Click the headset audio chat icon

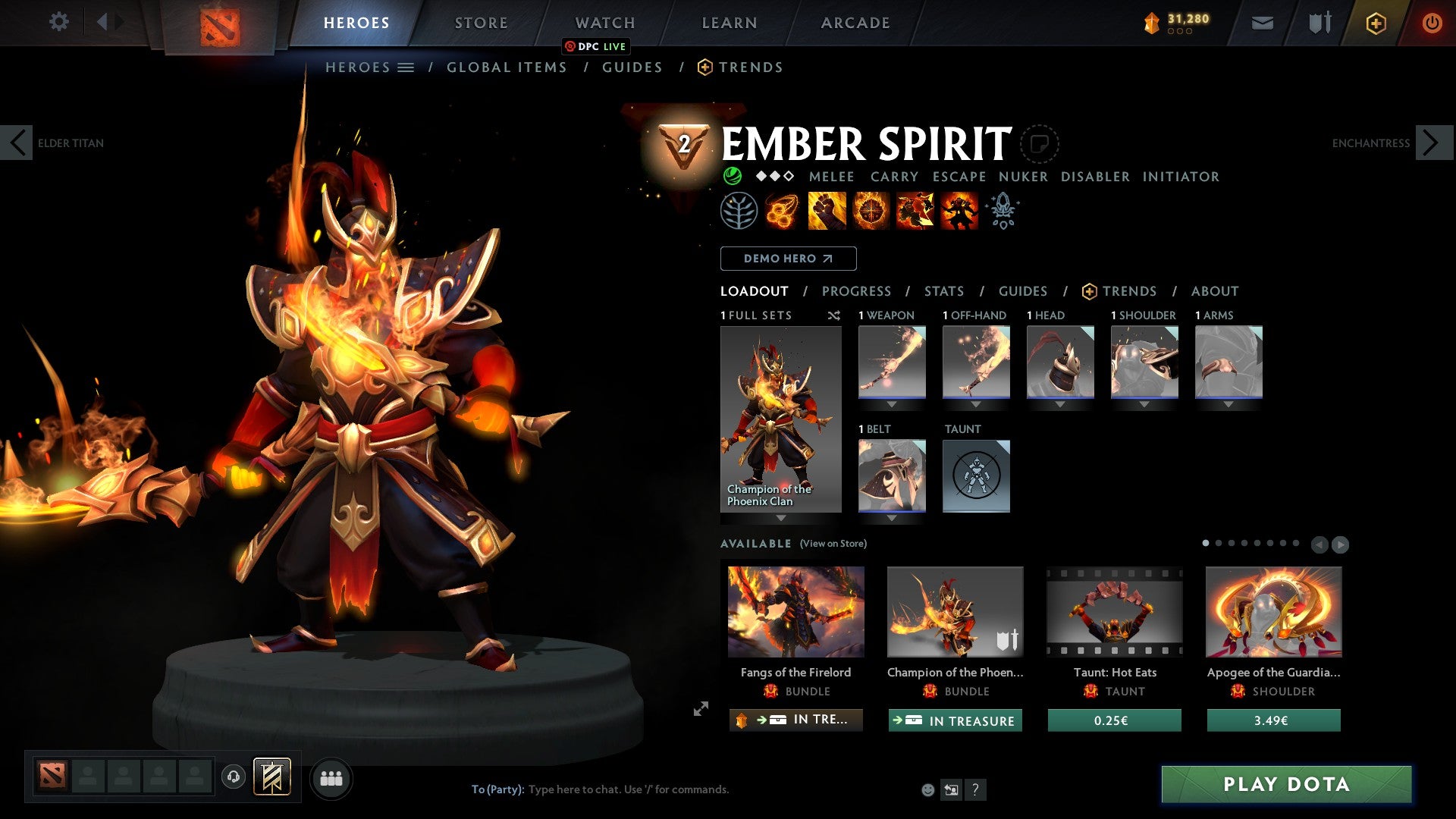point(232,777)
